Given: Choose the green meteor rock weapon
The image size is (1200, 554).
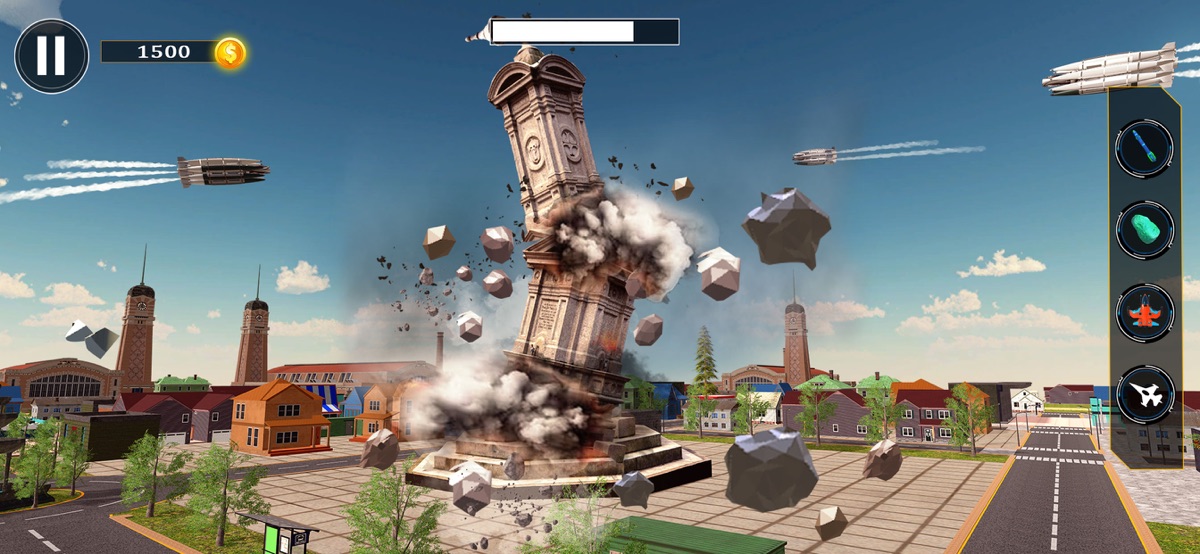Looking at the screenshot, I should tap(1145, 231).
